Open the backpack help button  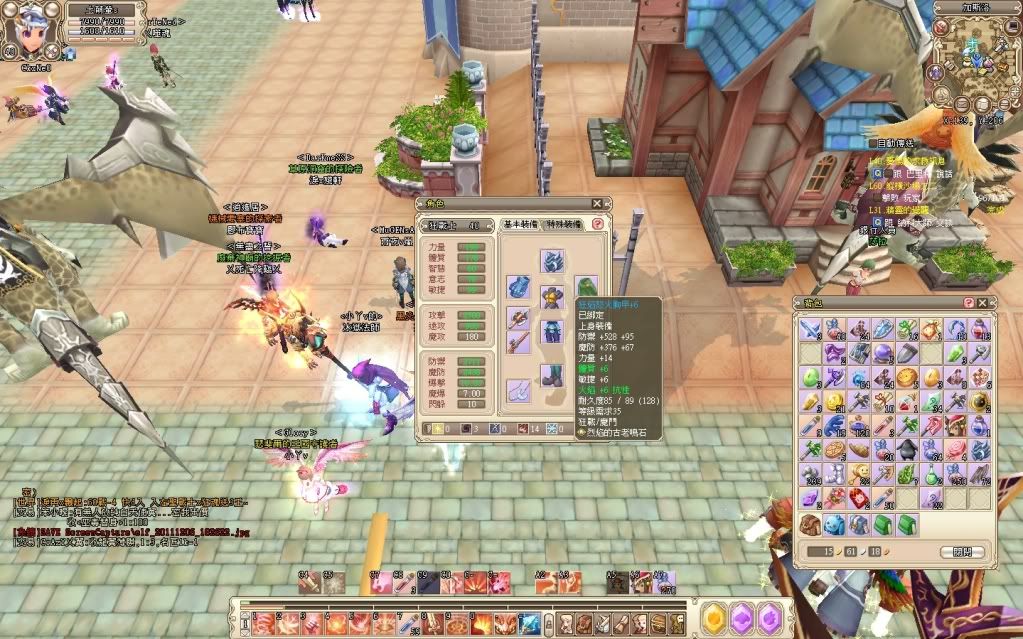(968, 303)
